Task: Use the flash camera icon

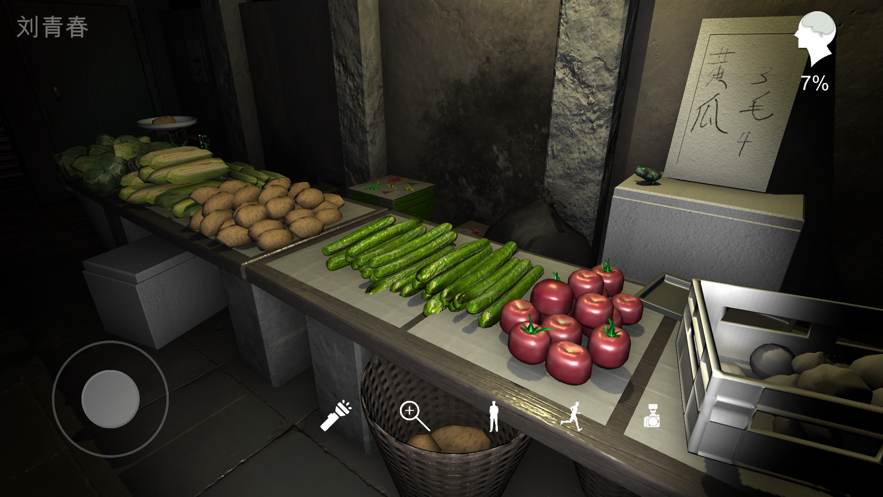Action: pyautogui.click(x=651, y=416)
